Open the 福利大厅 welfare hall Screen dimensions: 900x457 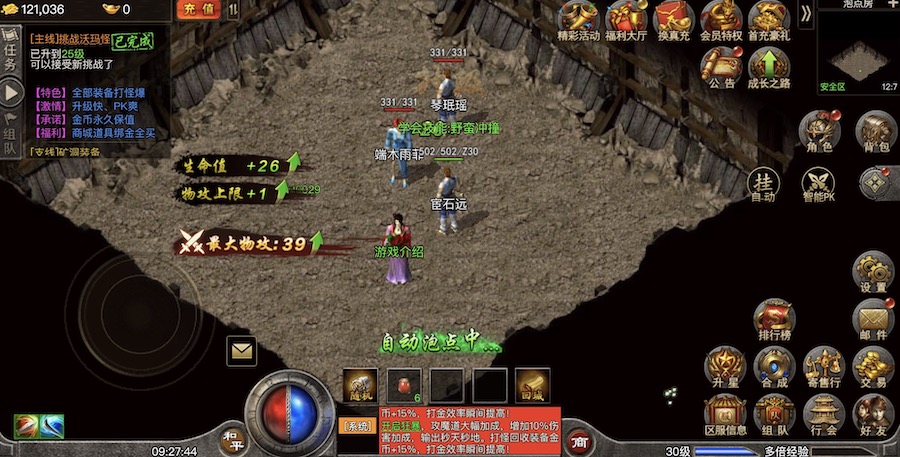click(628, 22)
